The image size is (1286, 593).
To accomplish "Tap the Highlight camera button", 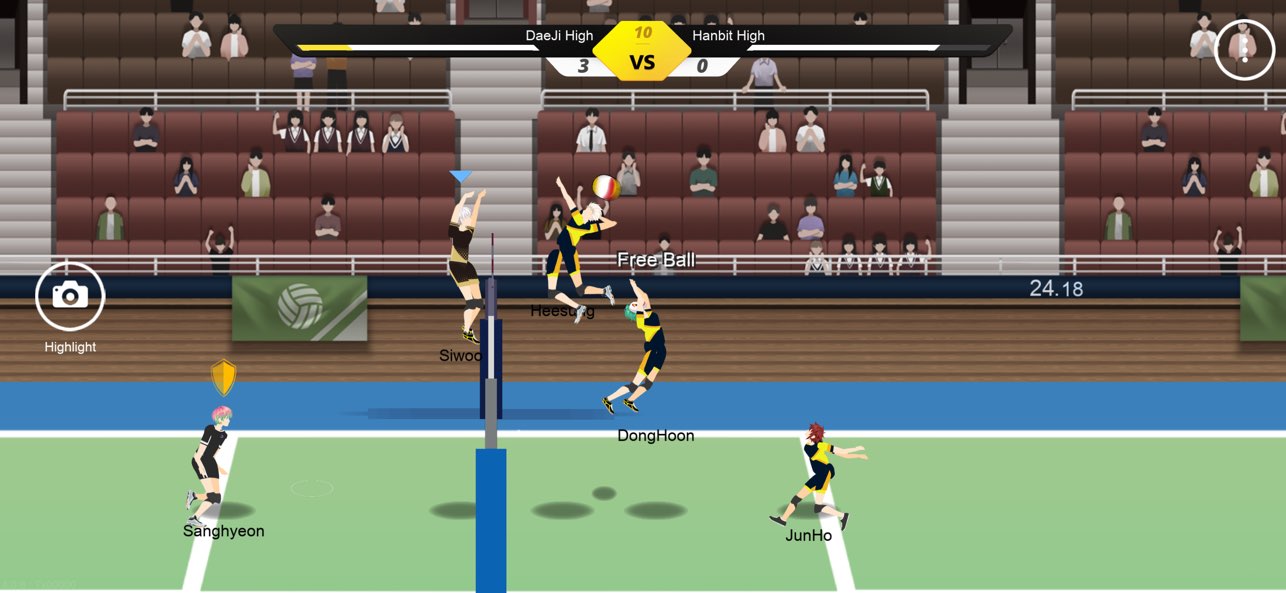I will [70, 296].
